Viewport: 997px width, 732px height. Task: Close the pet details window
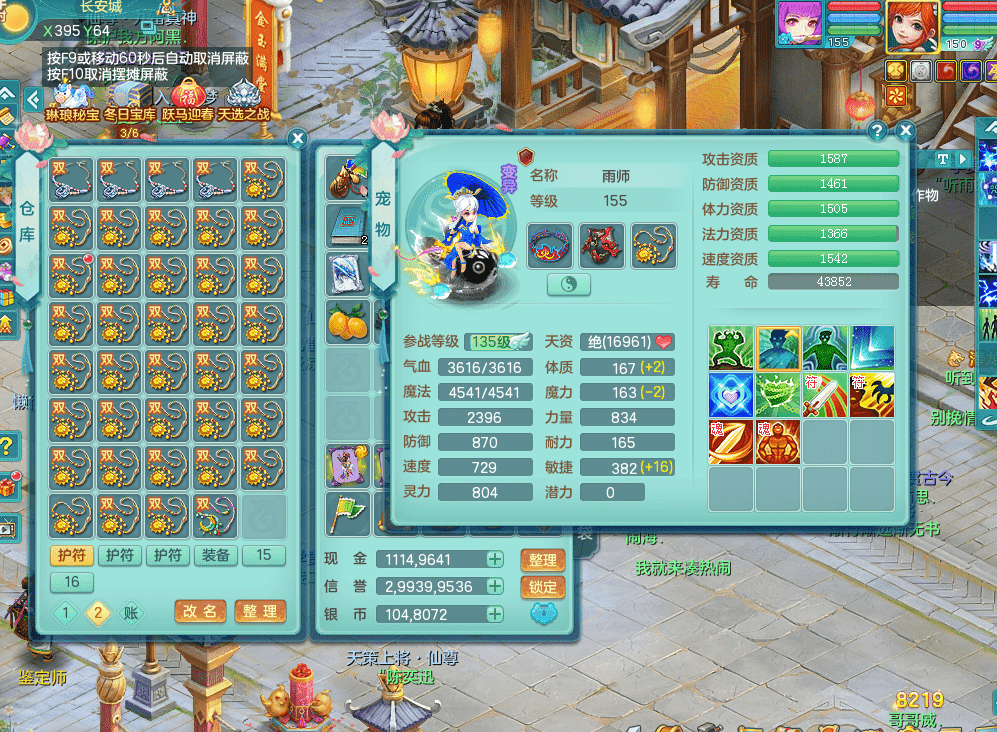click(x=905, y=131)
